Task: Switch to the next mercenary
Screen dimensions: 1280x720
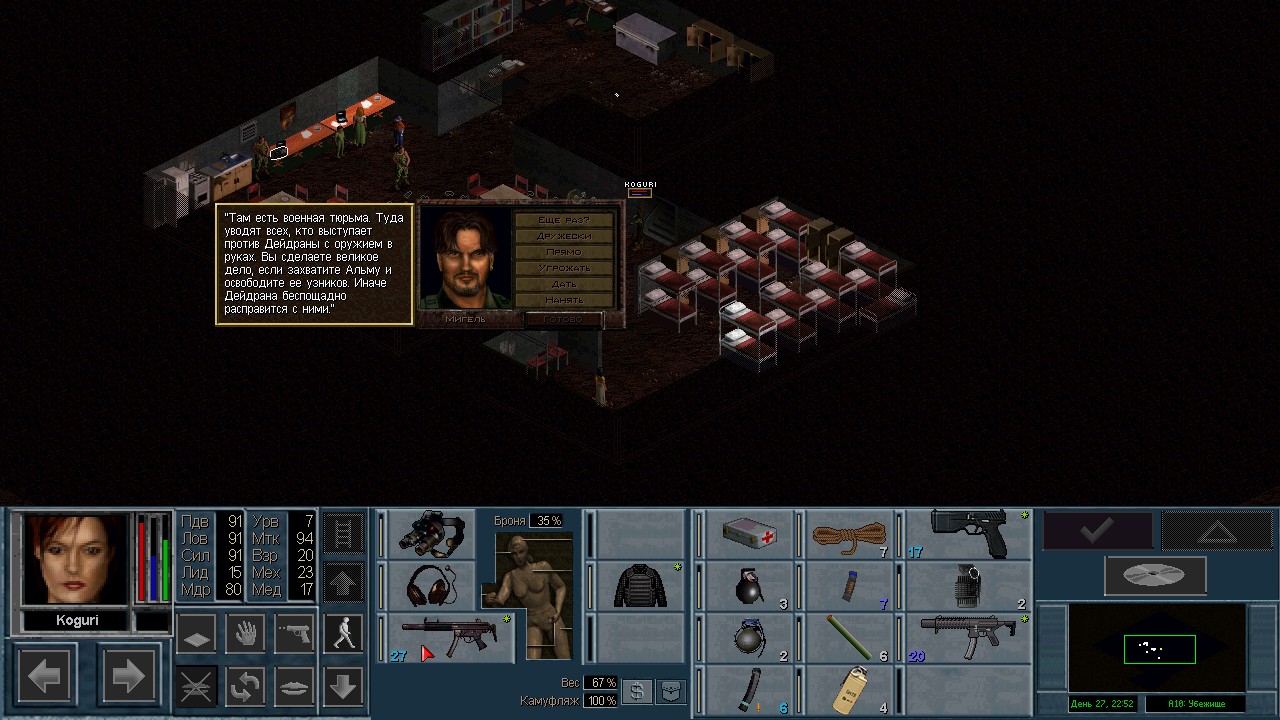Action: click(127, 678)
